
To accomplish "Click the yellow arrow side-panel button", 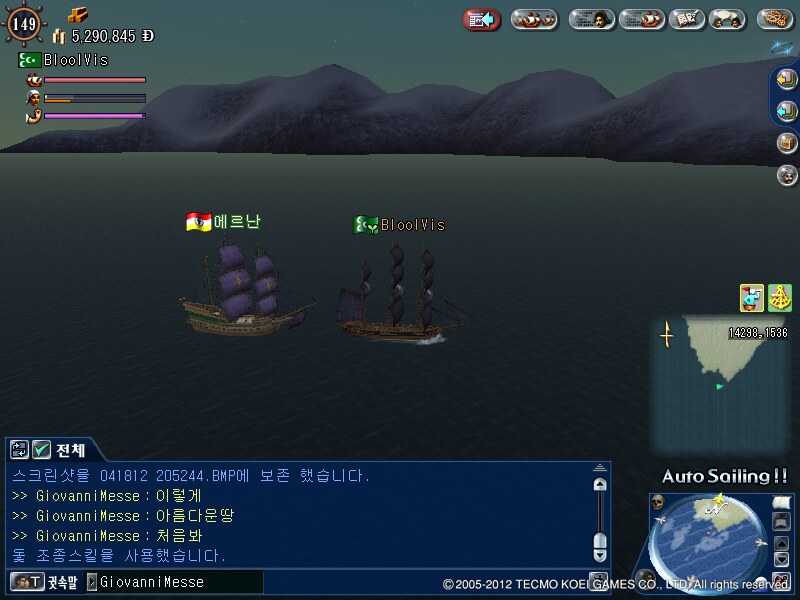I will click(x=787, y=78).
